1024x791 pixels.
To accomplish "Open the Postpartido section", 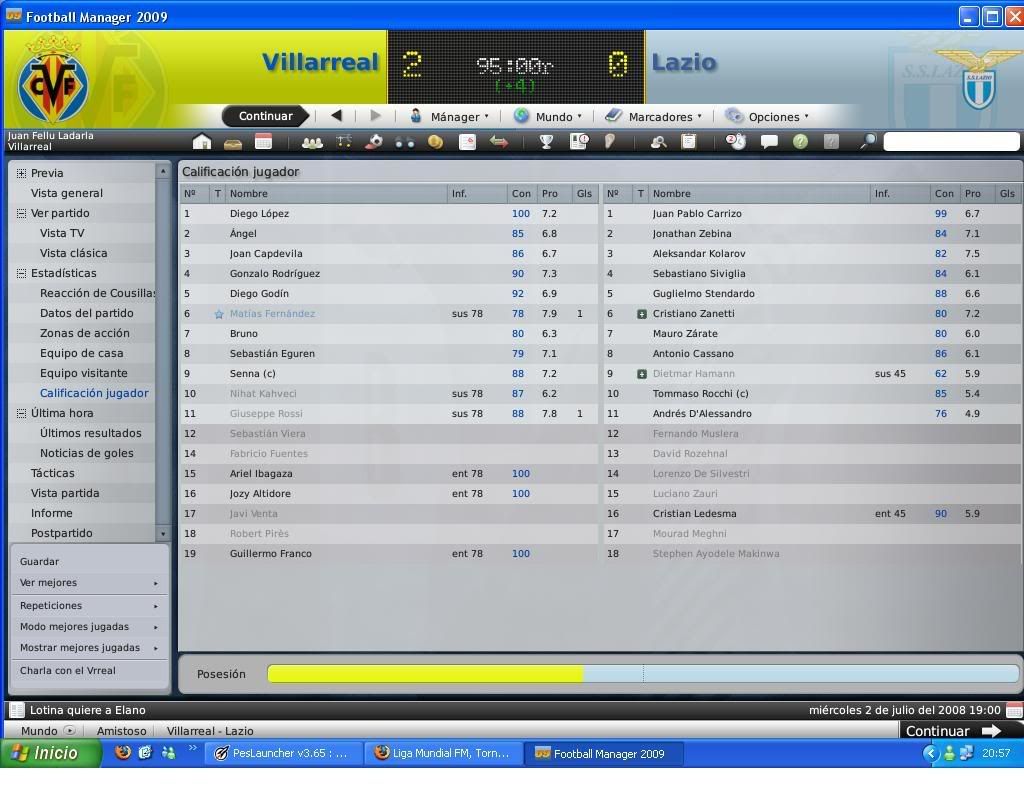I will 61,533.
